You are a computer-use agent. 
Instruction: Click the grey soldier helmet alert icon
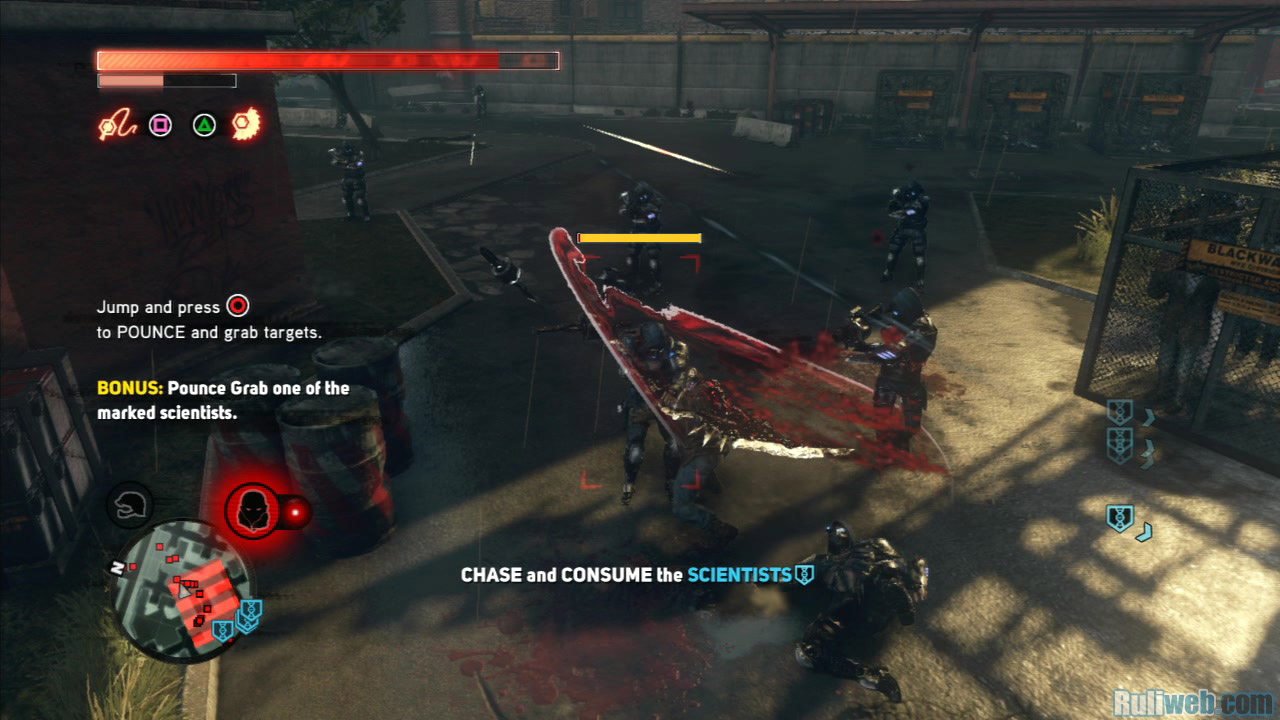click(x=129, y=506)
